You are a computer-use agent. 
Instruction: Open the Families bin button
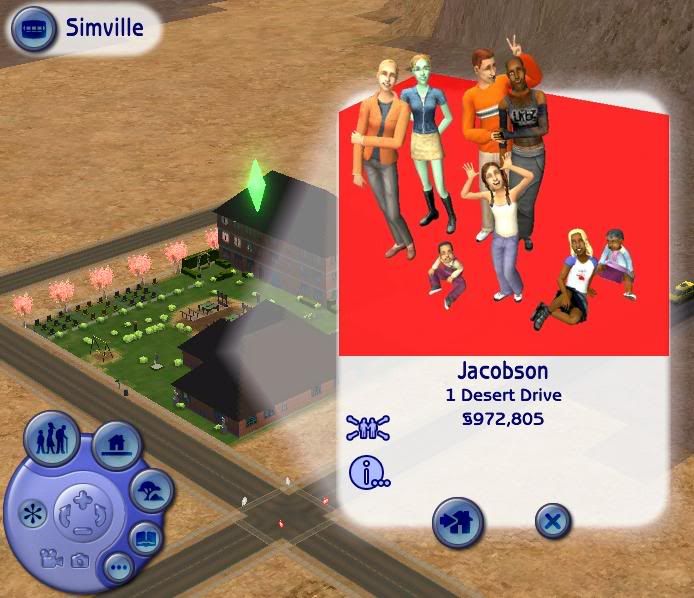tap(52, 439)
